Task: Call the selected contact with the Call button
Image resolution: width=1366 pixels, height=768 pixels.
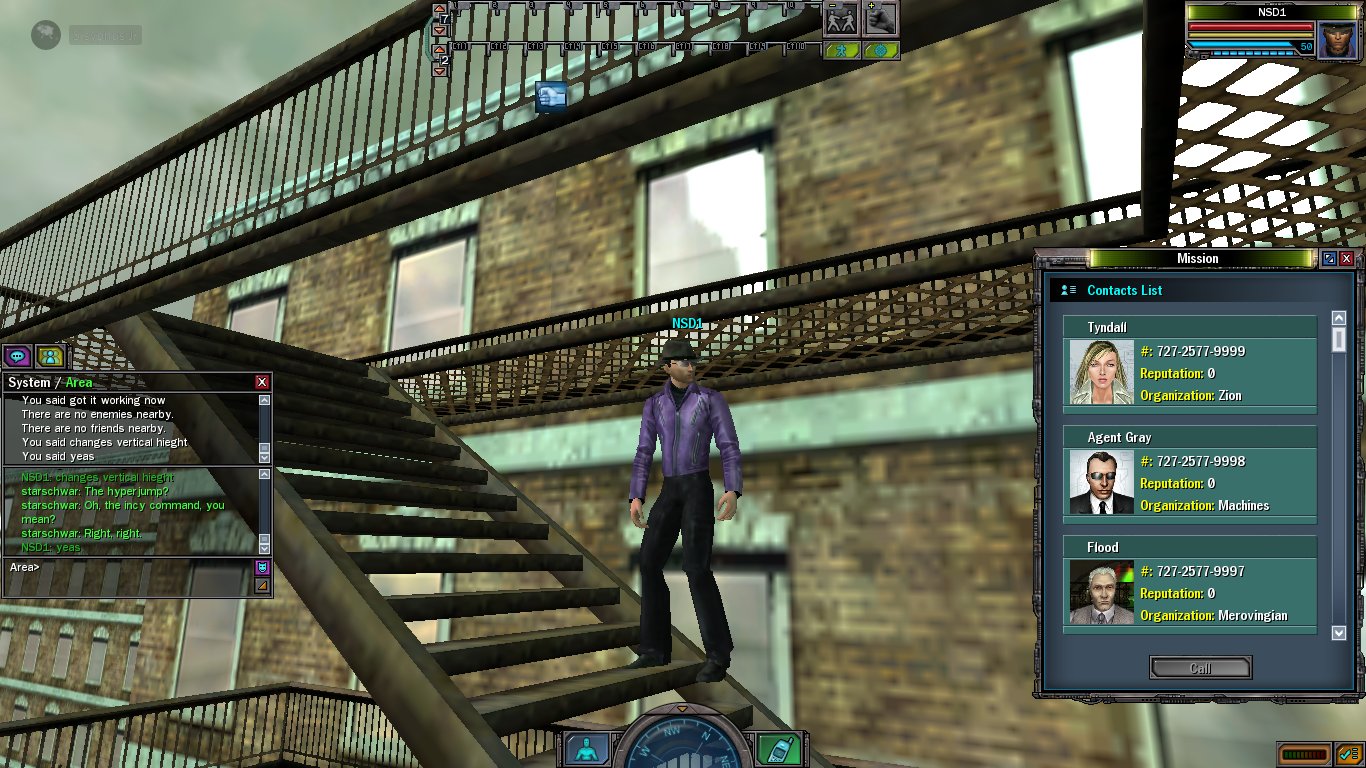Action: pos(1200,668)
